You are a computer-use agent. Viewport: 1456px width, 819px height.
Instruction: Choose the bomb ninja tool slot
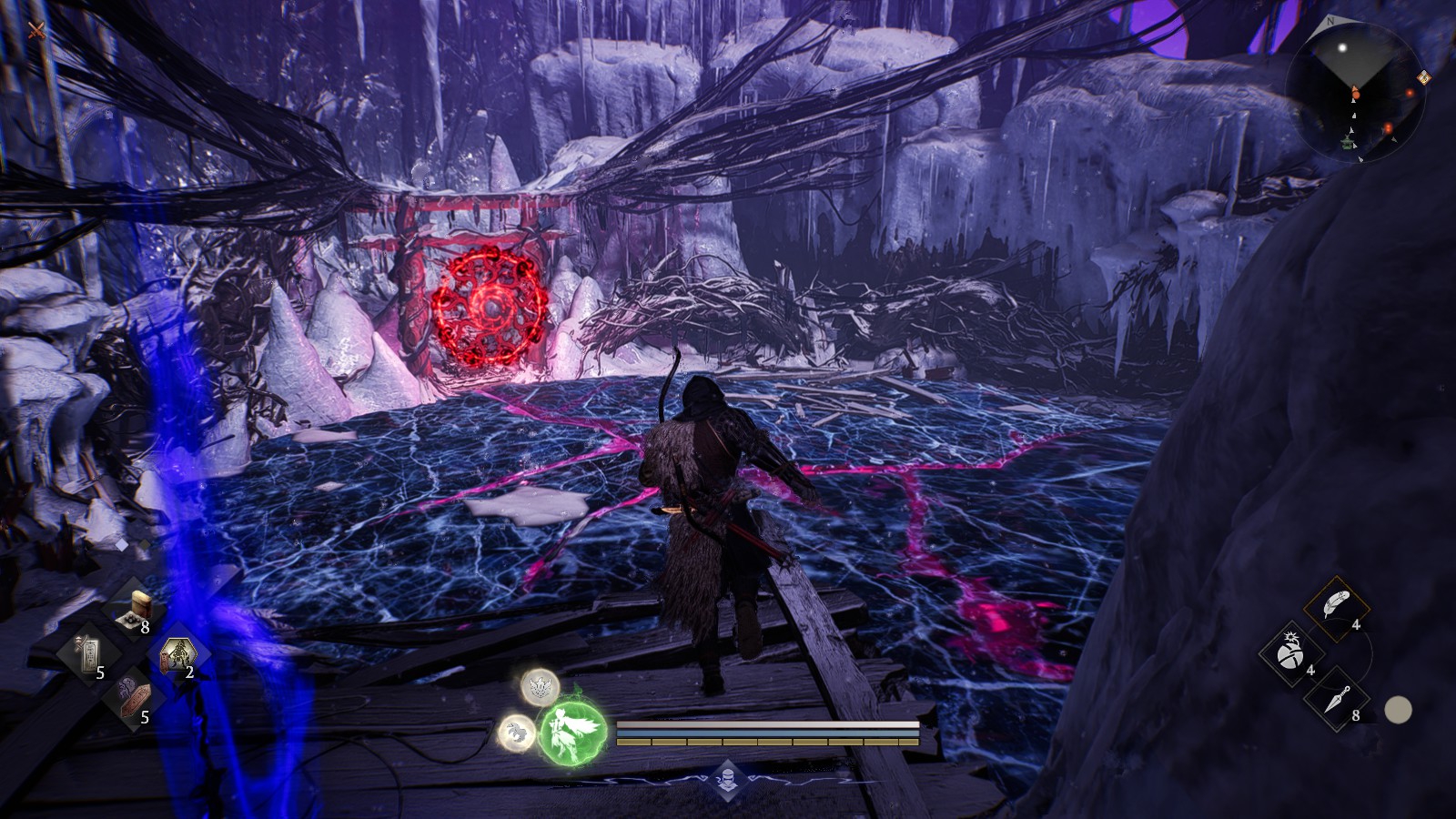[1289, 652]
